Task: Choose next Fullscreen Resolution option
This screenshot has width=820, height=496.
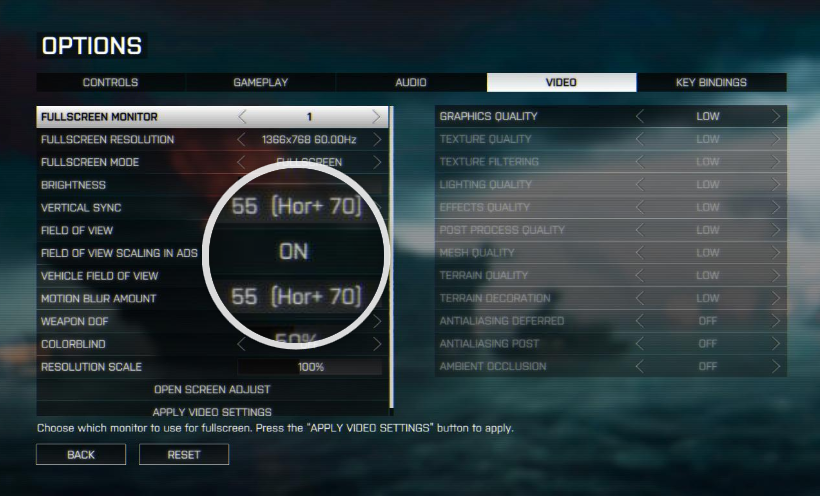Action: (376, 140)
